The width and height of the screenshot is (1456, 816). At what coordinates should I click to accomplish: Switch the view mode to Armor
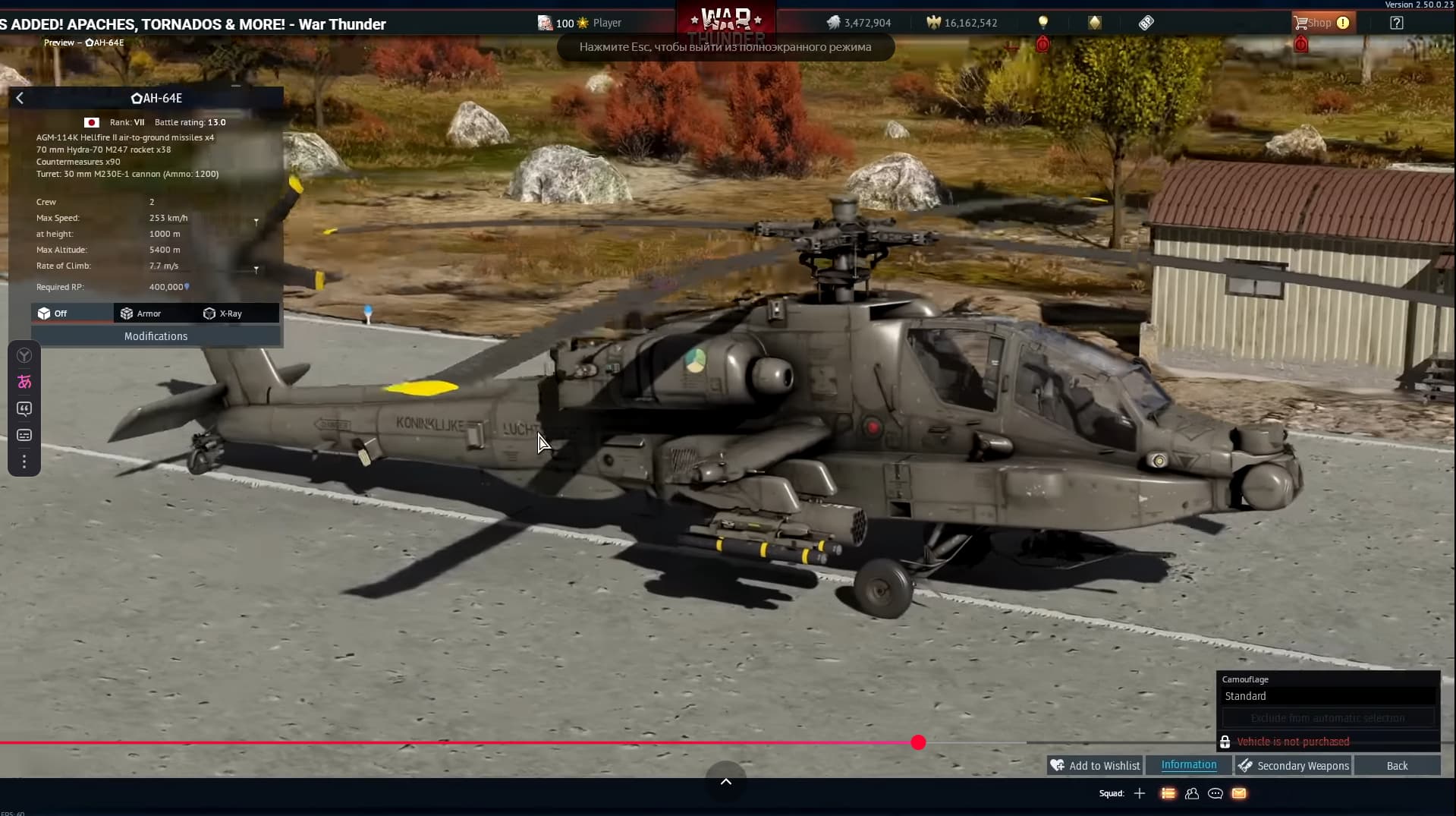point(141,313)
